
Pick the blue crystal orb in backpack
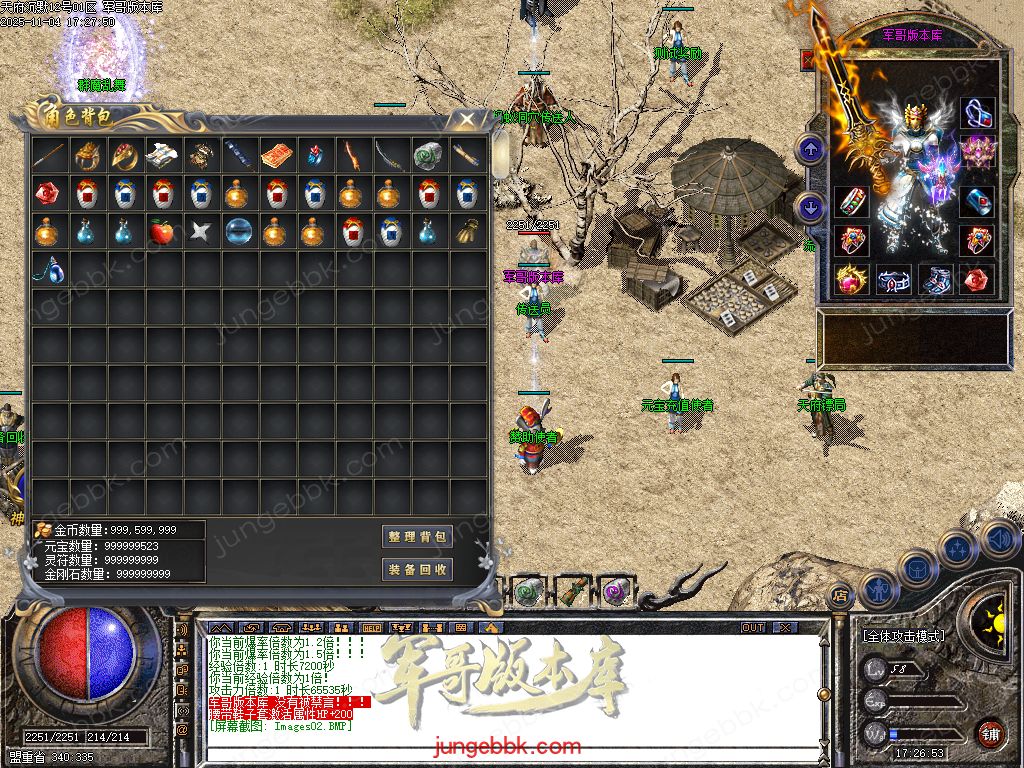238,232
